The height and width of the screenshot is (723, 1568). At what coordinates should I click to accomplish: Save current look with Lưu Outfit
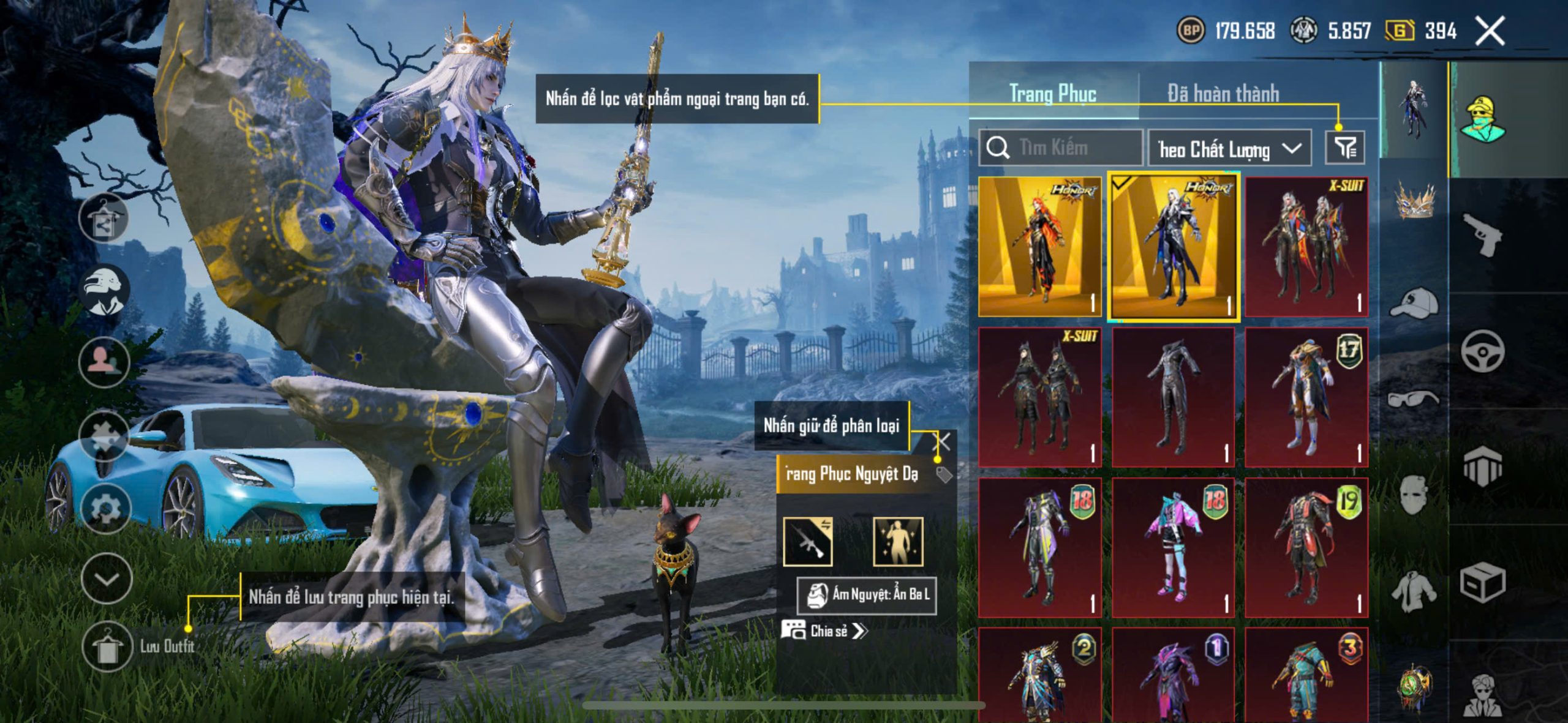(108, 646)
